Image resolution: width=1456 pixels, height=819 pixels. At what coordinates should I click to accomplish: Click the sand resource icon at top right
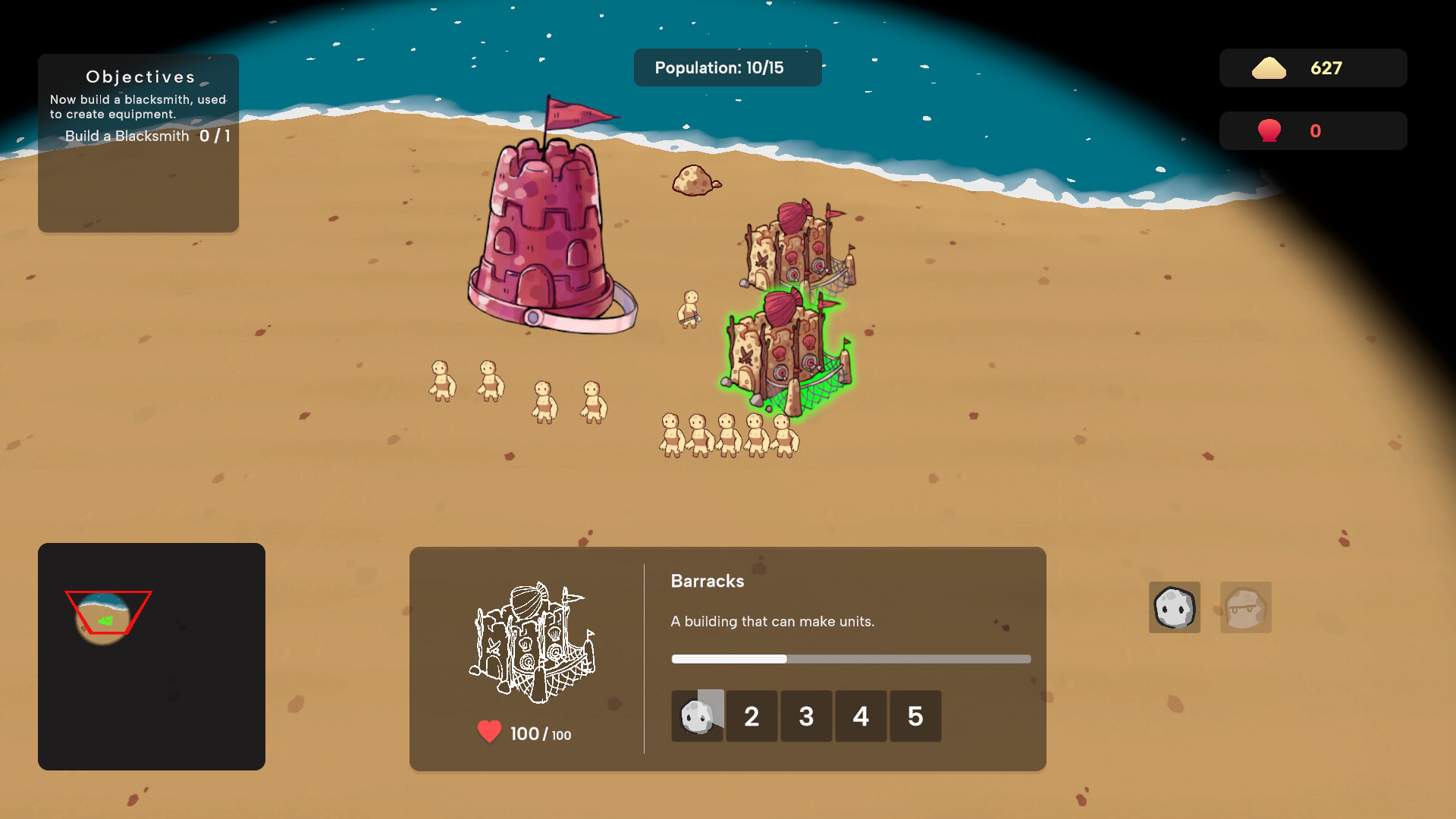pos(1269,67)
